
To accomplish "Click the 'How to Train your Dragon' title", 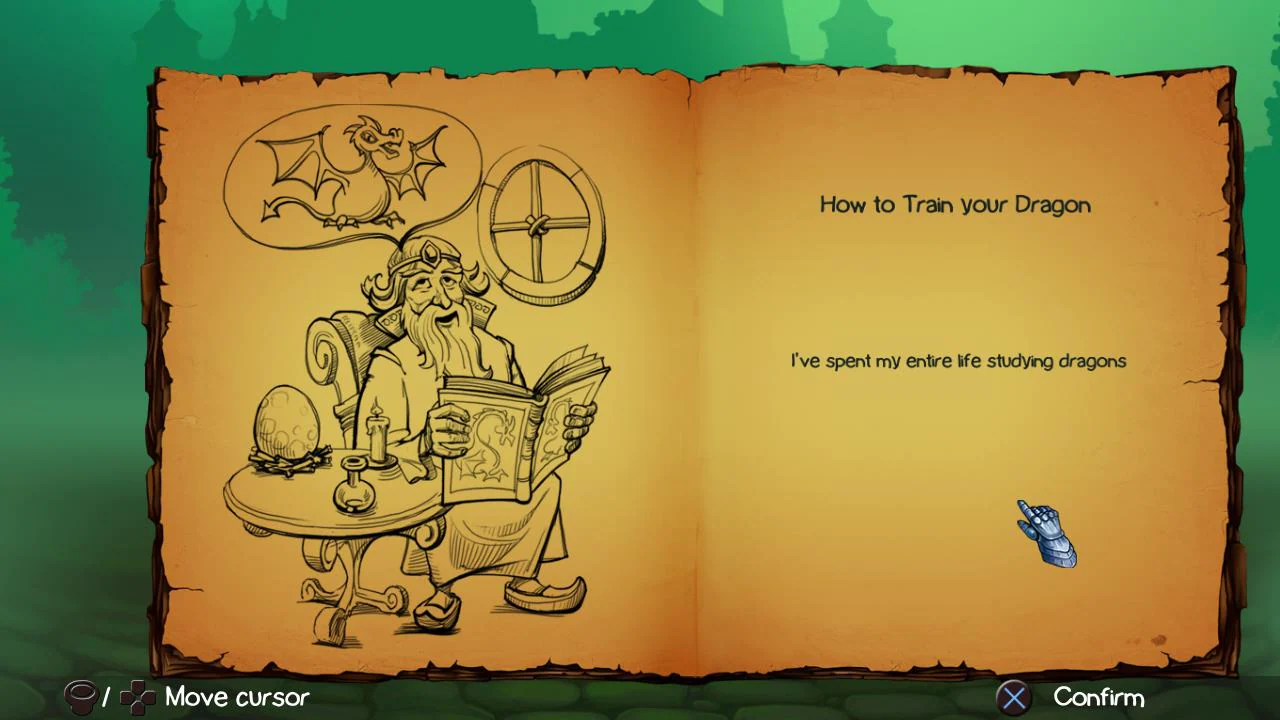I will click(954, 205).
